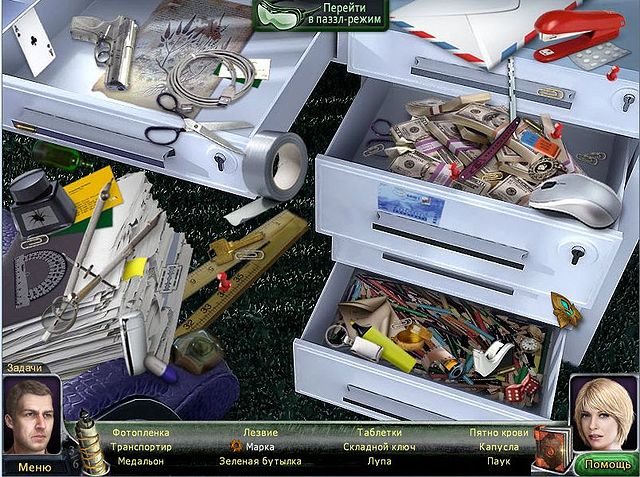Open the red journal book icon
Viewport: 640px width, 477px height.
pos(551,444)
